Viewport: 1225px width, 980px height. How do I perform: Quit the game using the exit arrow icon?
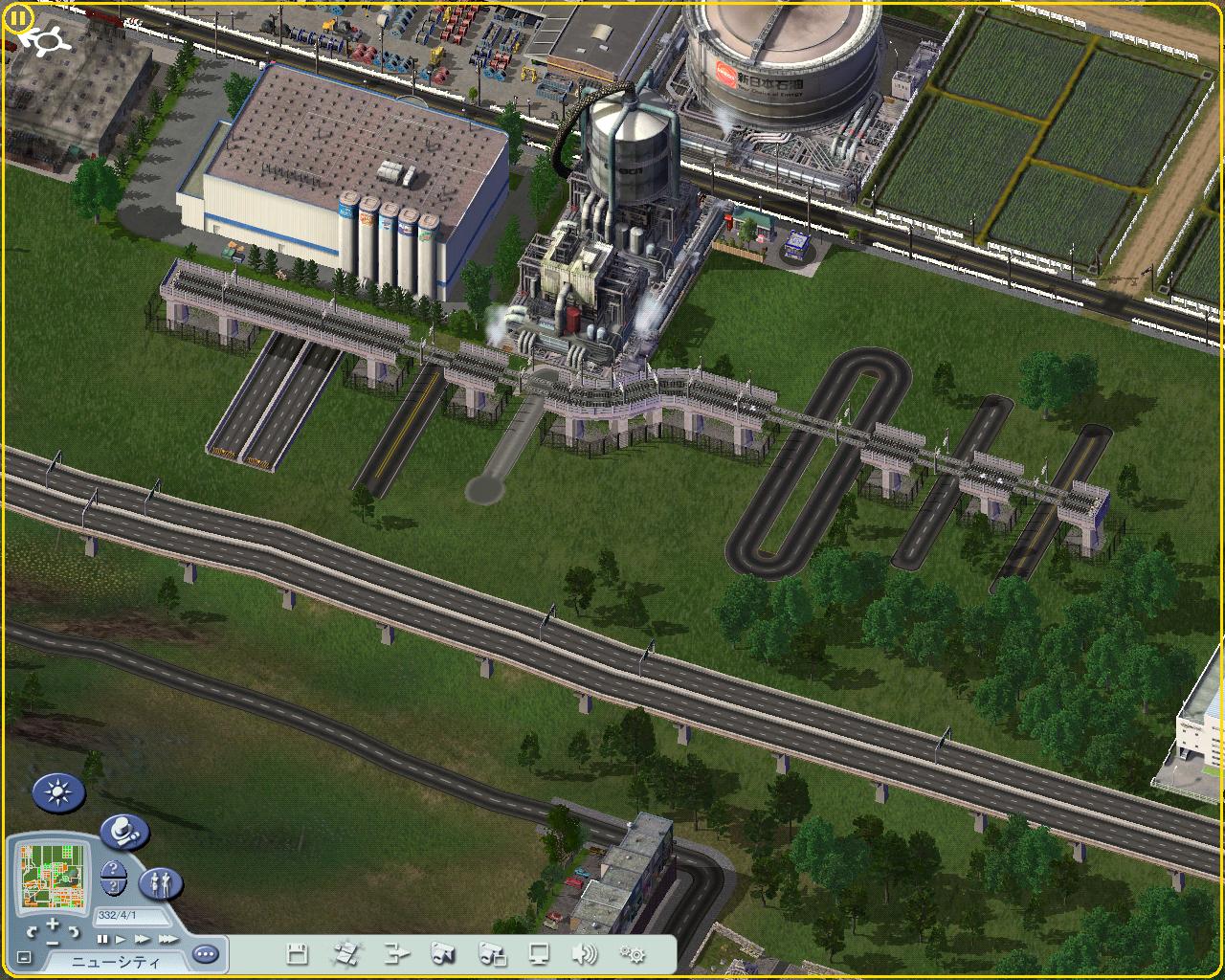[395, 953]
